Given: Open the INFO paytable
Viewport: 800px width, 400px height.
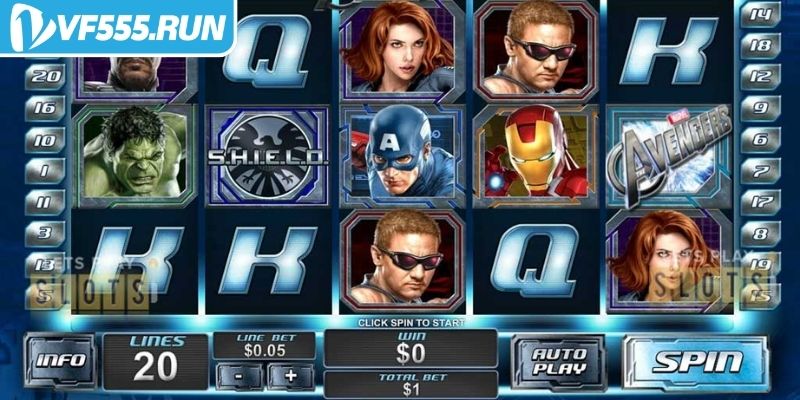Looking at the screenshot, I should coord(62,362).
